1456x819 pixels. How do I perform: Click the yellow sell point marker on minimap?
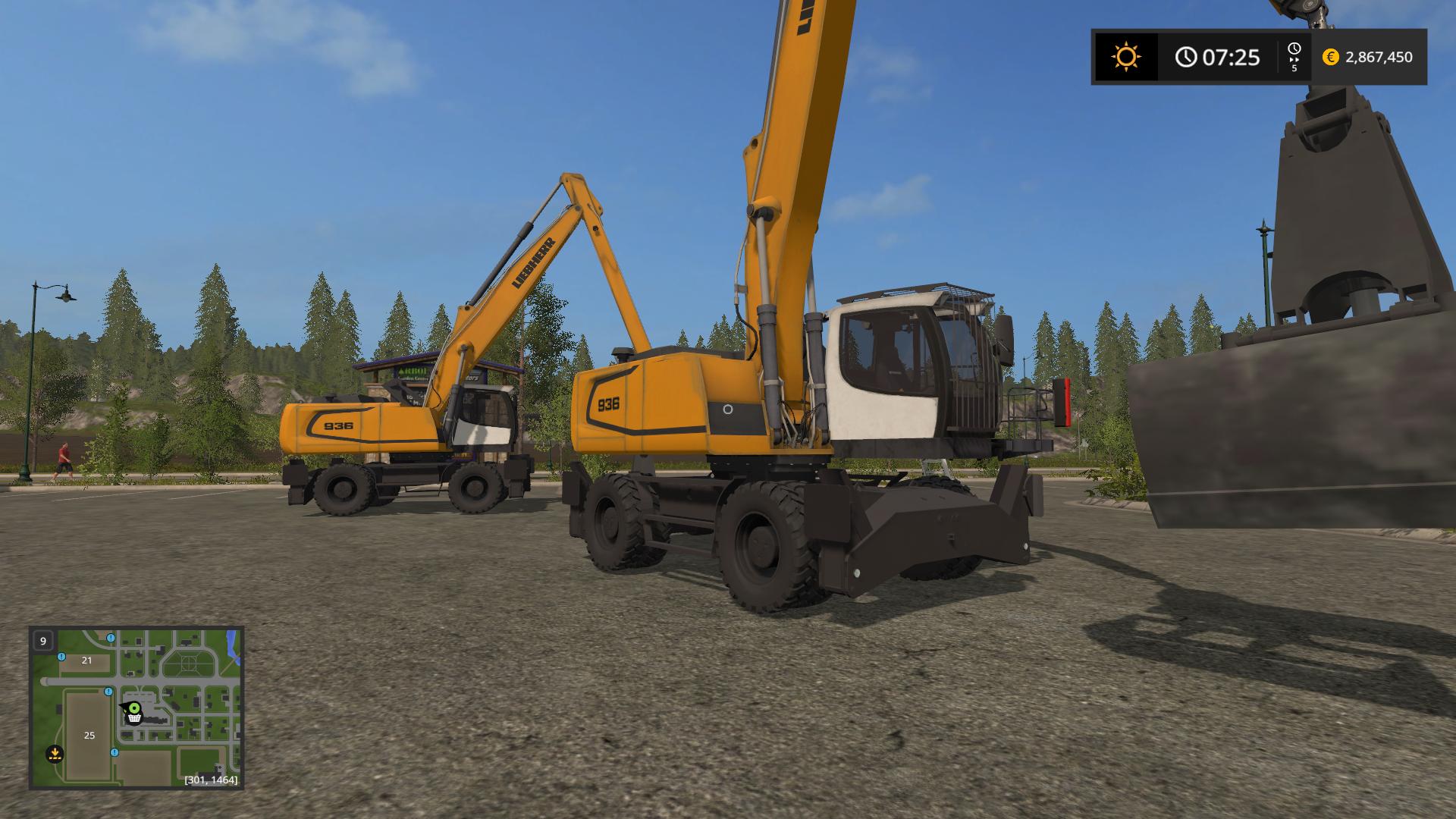55,754
